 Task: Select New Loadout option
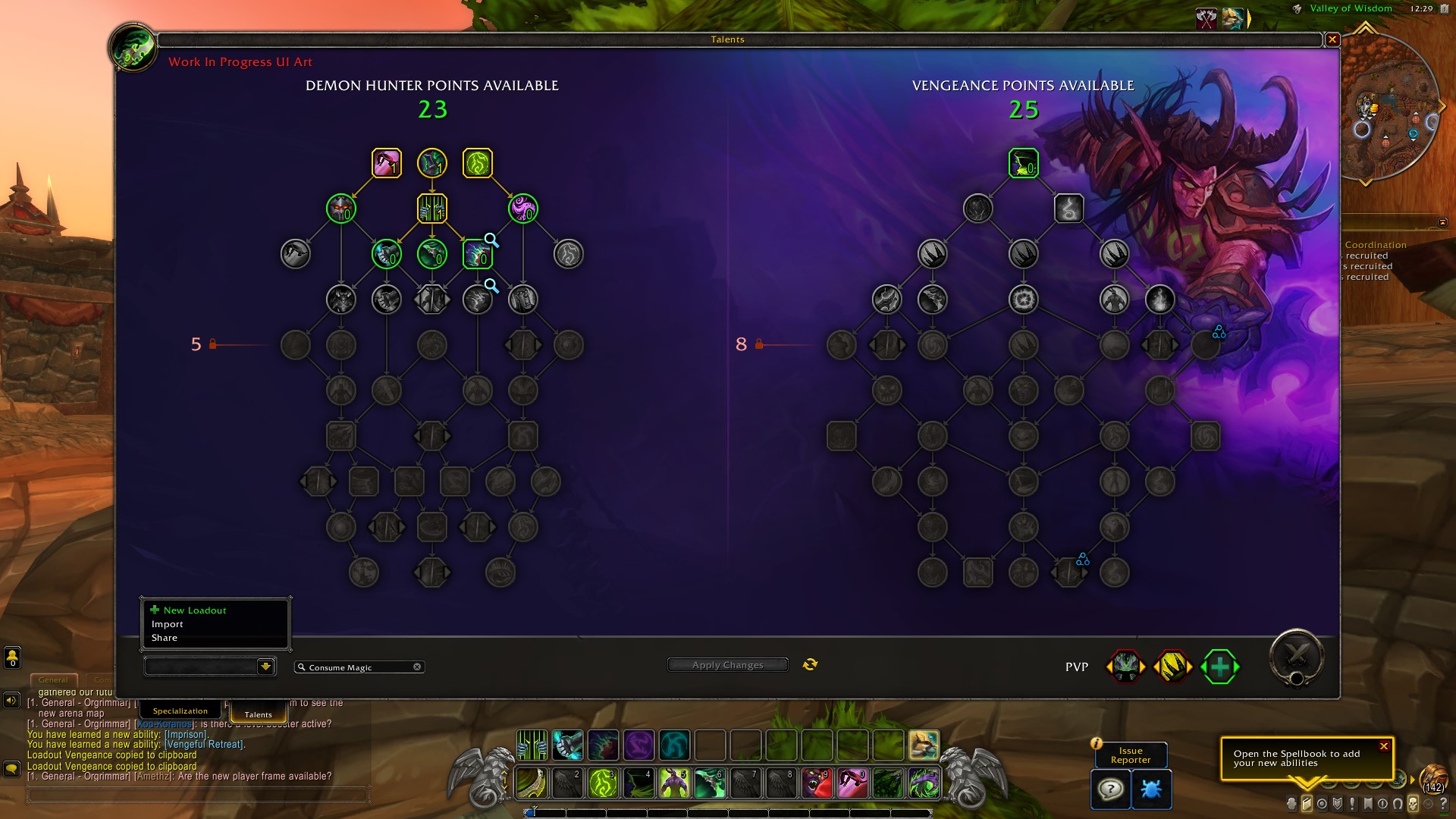coord(194,610)
